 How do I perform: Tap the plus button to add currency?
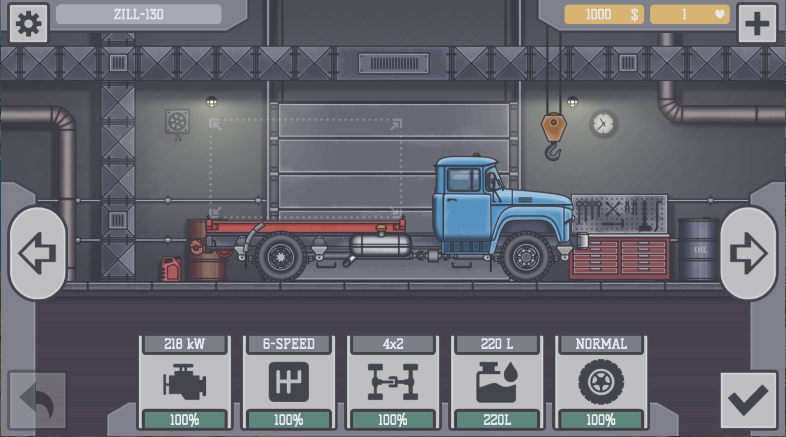(x=757, y=23)
